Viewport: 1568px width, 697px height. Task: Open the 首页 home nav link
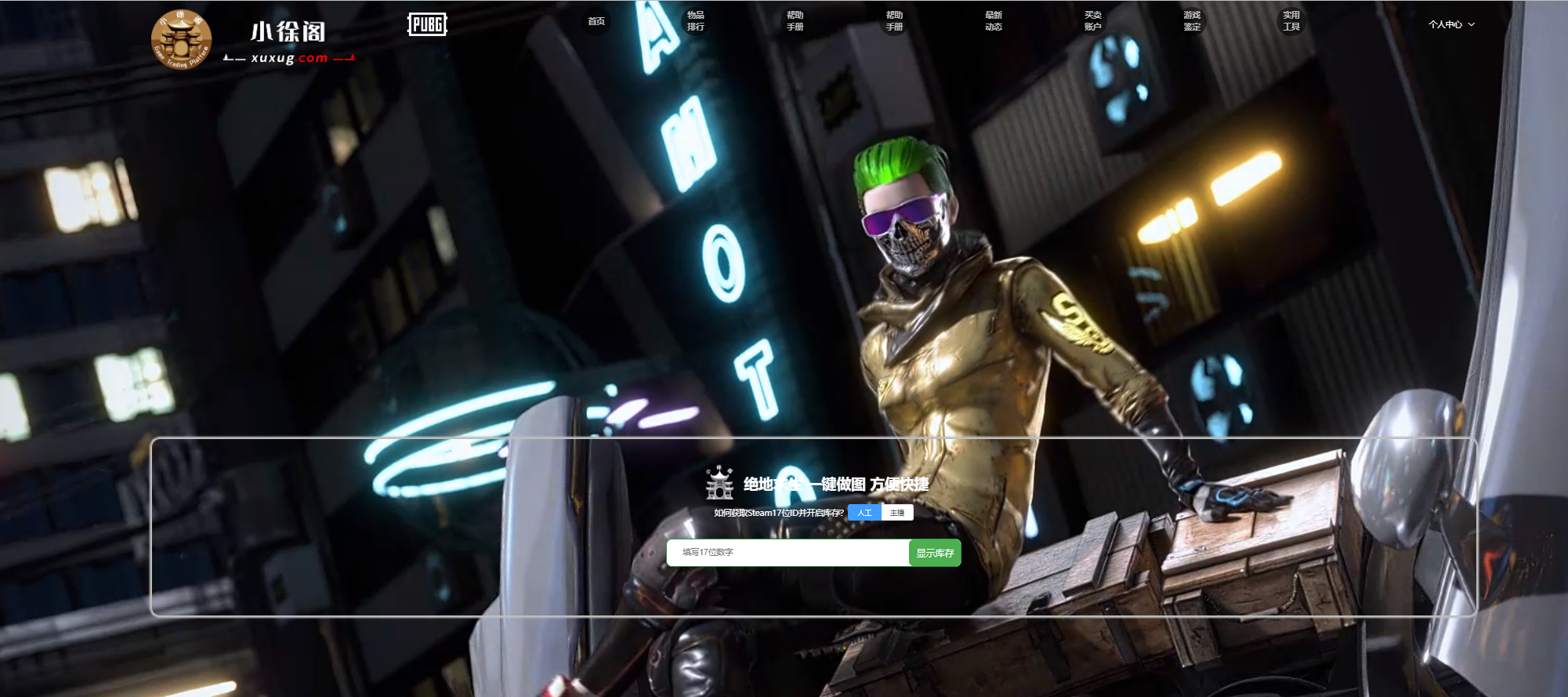[x=596, y=21]
